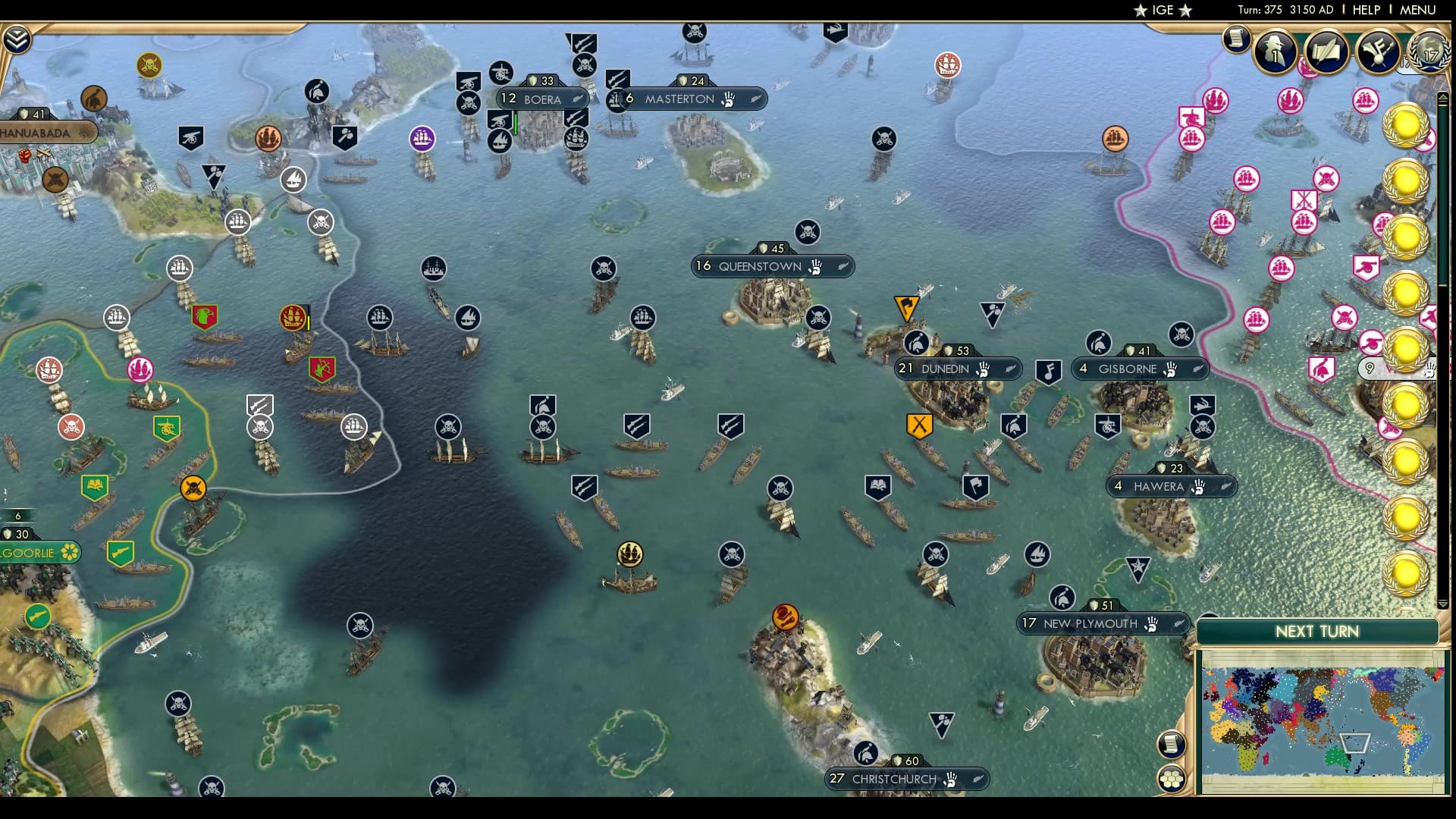Click the map options scroll icon beside minimap

point(1171,743)
